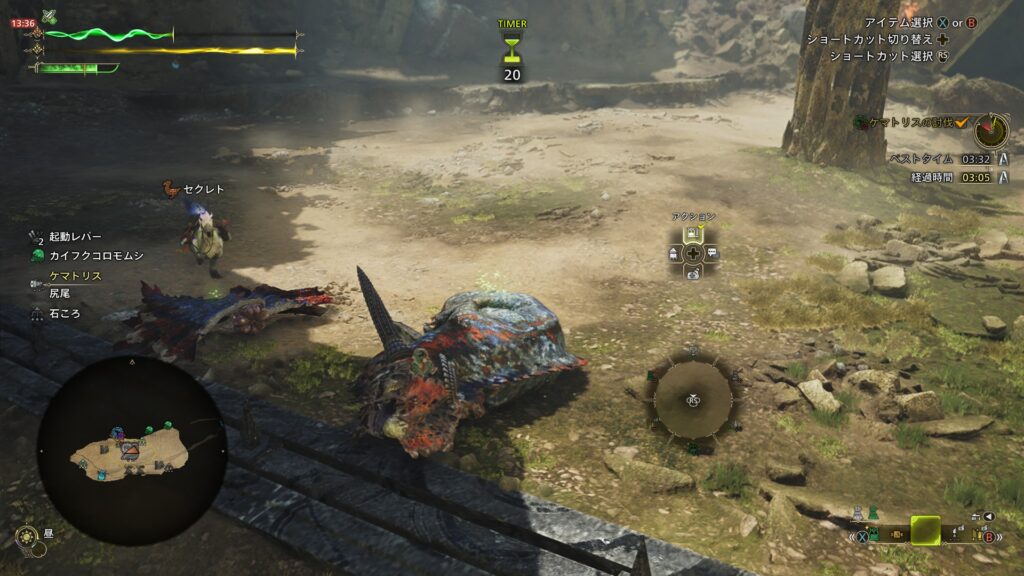
Task: Click the center of the radial shortcut wheel
Action: 692,399
